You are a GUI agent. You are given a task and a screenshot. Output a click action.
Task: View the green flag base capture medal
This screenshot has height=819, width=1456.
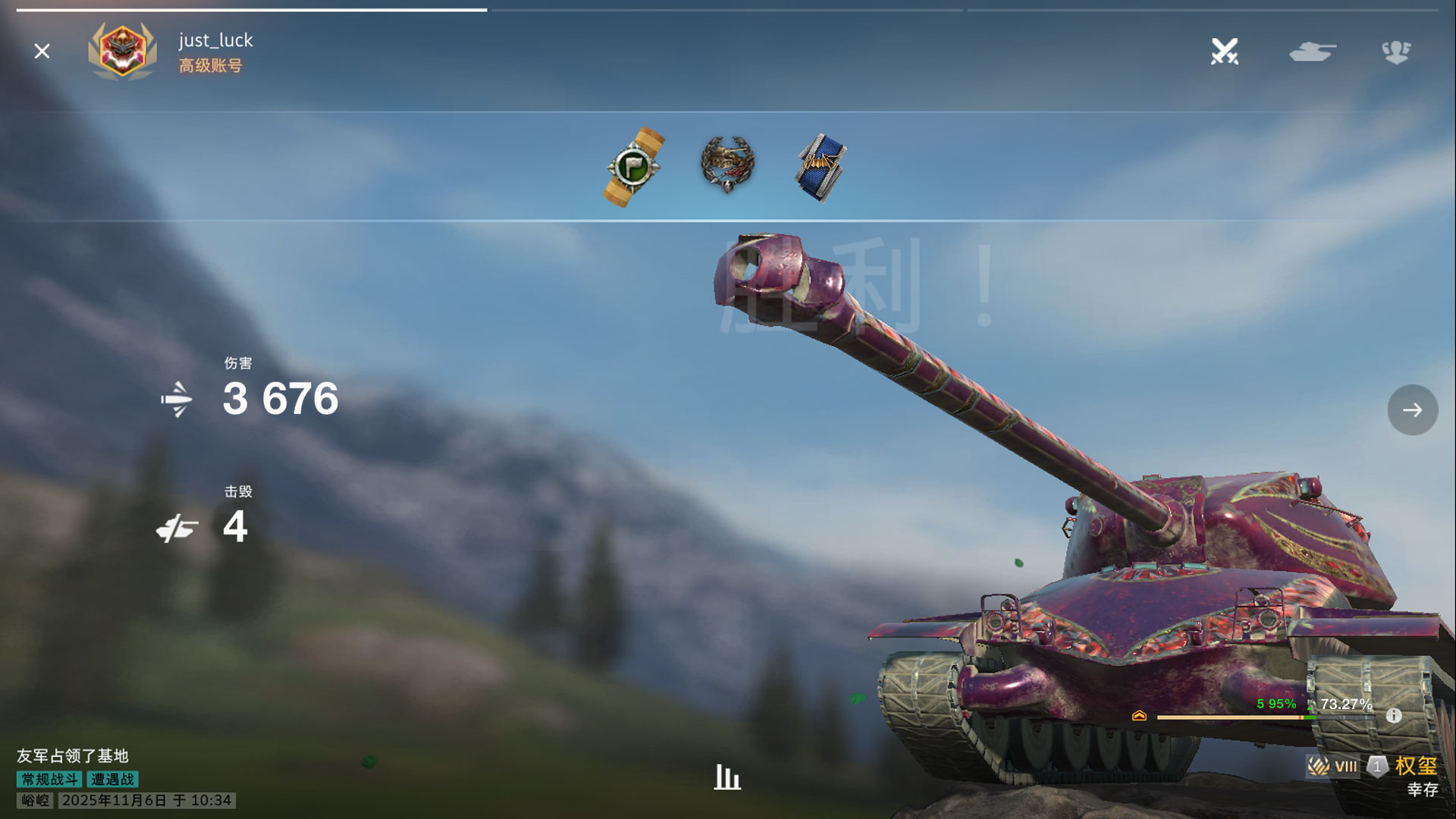click(635, 167)
